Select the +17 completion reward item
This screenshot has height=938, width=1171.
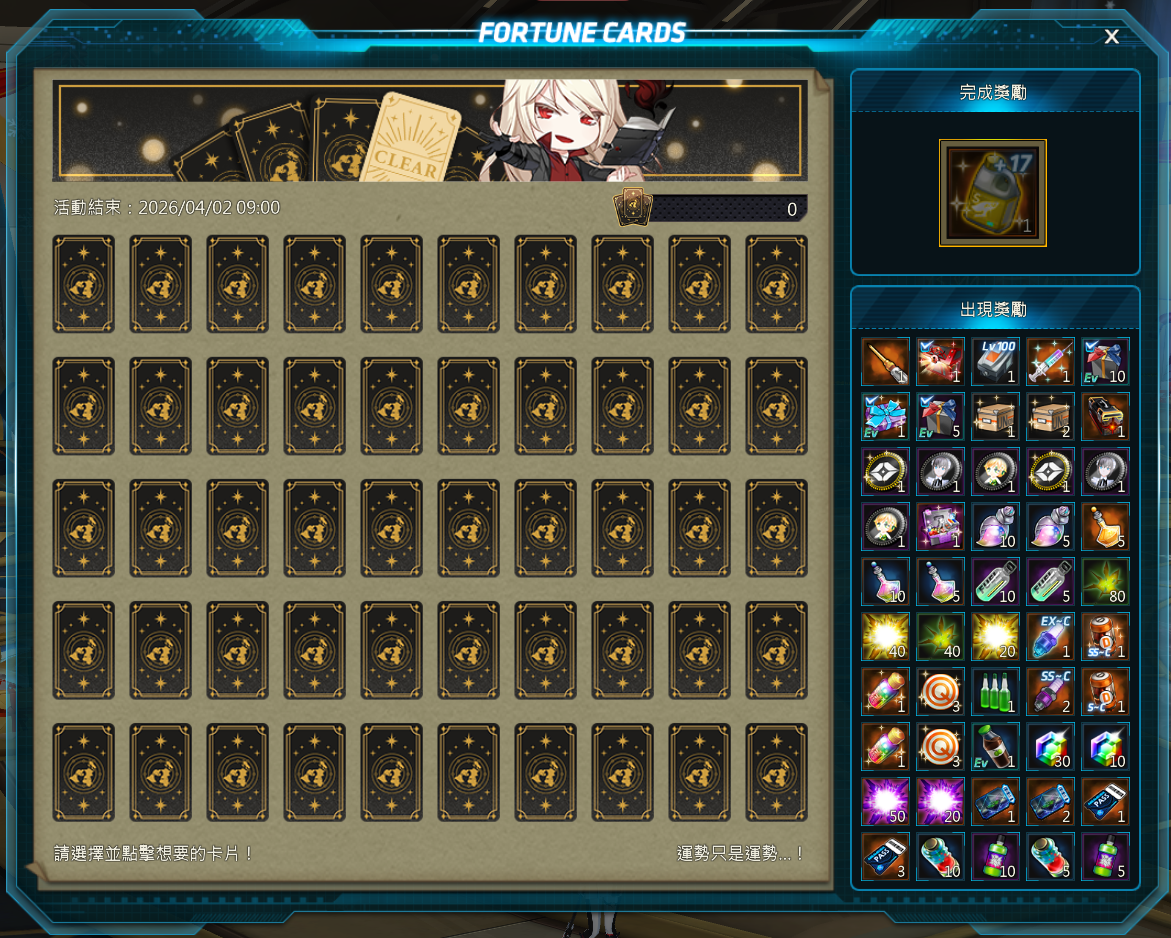993,193
